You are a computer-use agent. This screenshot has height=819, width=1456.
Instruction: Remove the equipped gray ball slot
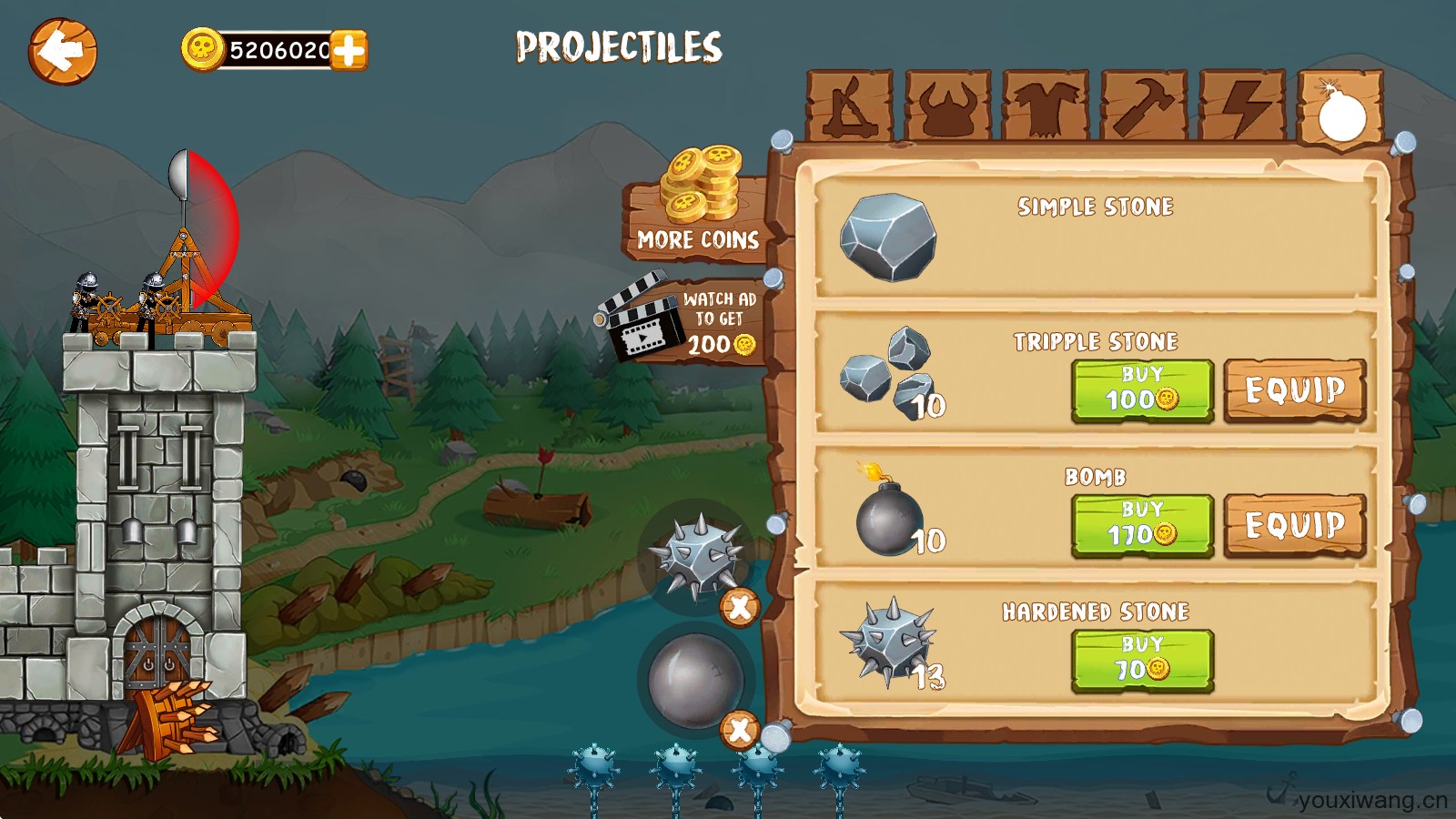click(x=740, y=729)
